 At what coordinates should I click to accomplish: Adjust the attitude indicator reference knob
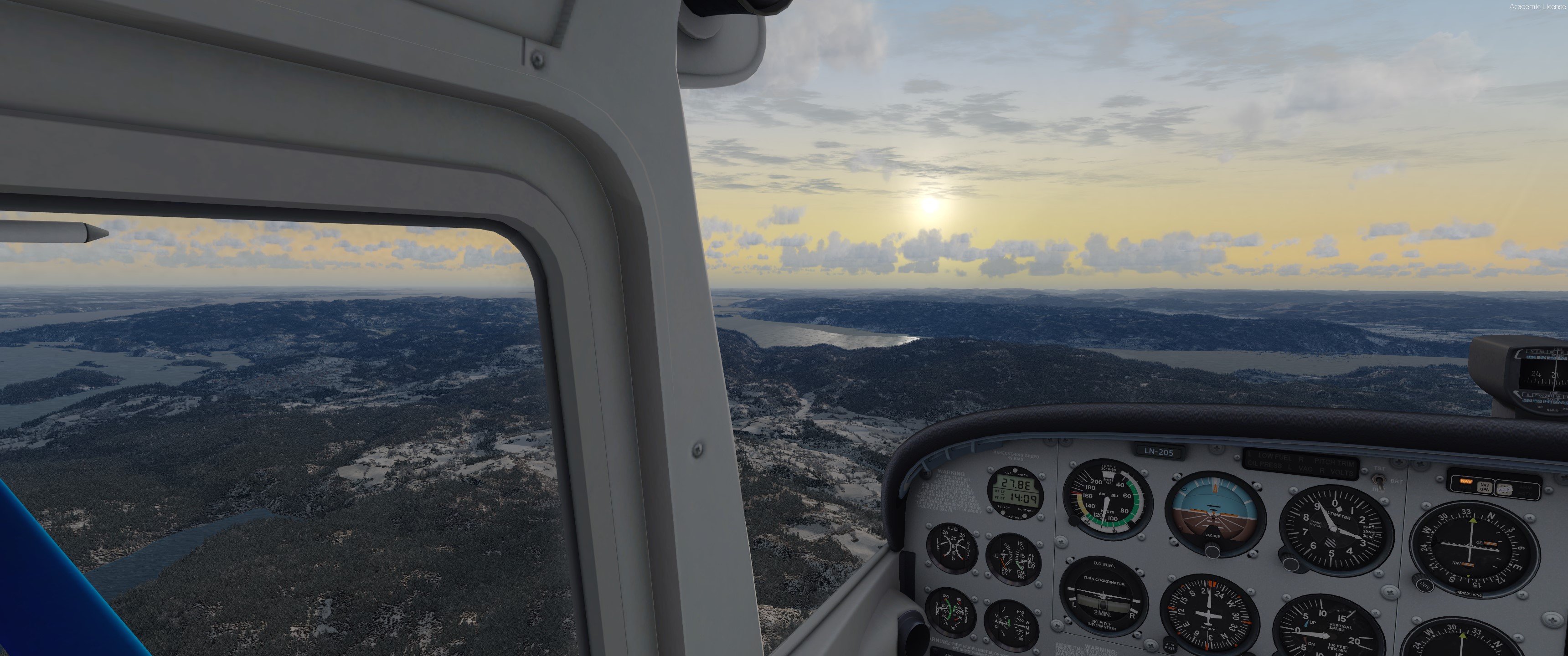(x=1212, y=551)
